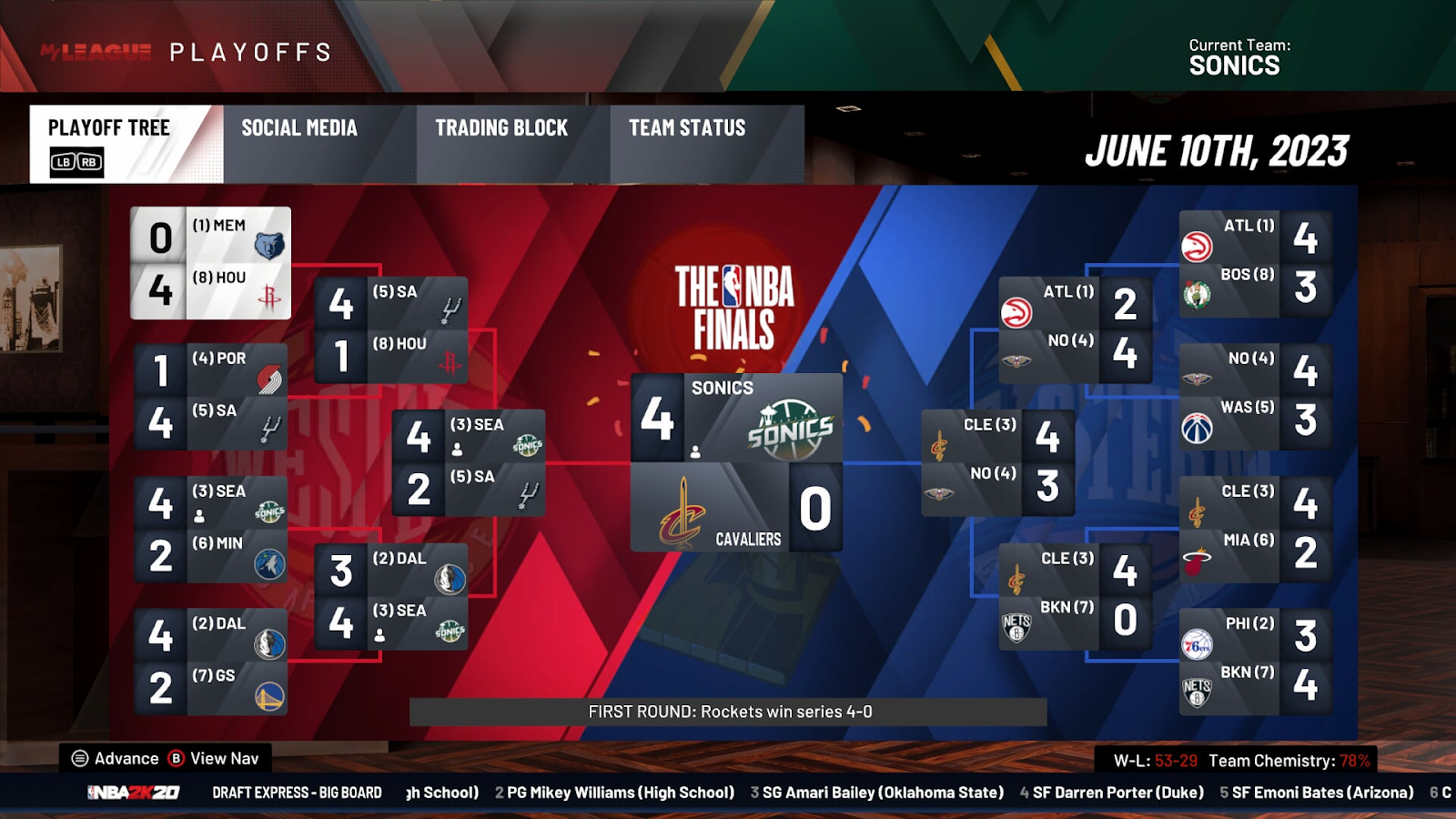The image size is (1456, 819).
Task: Open the Seattle vs San Antonio conference finals
Action: tap(469, 462)
